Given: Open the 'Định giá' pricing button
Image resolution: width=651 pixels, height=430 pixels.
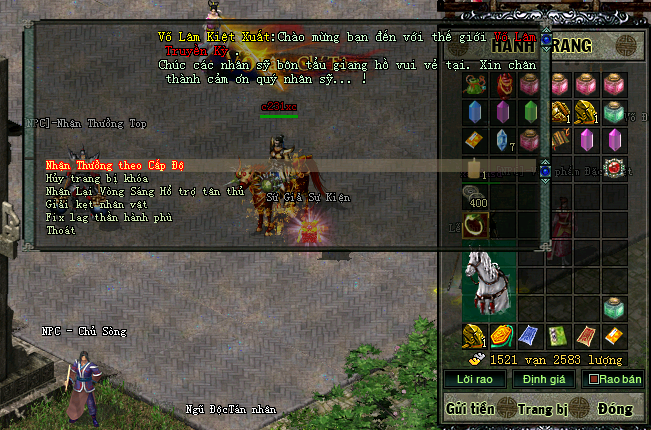Looking at the screenshot, I should pos(542,380).
